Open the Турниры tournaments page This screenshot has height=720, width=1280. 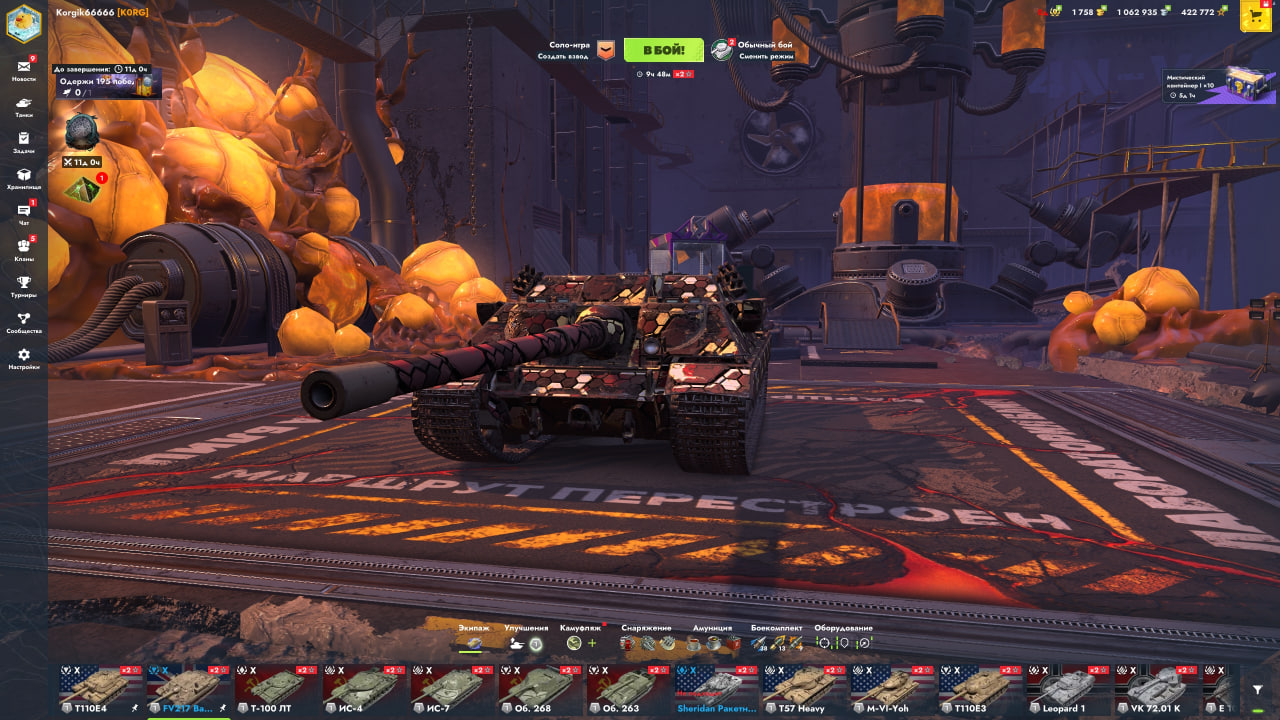24,286
